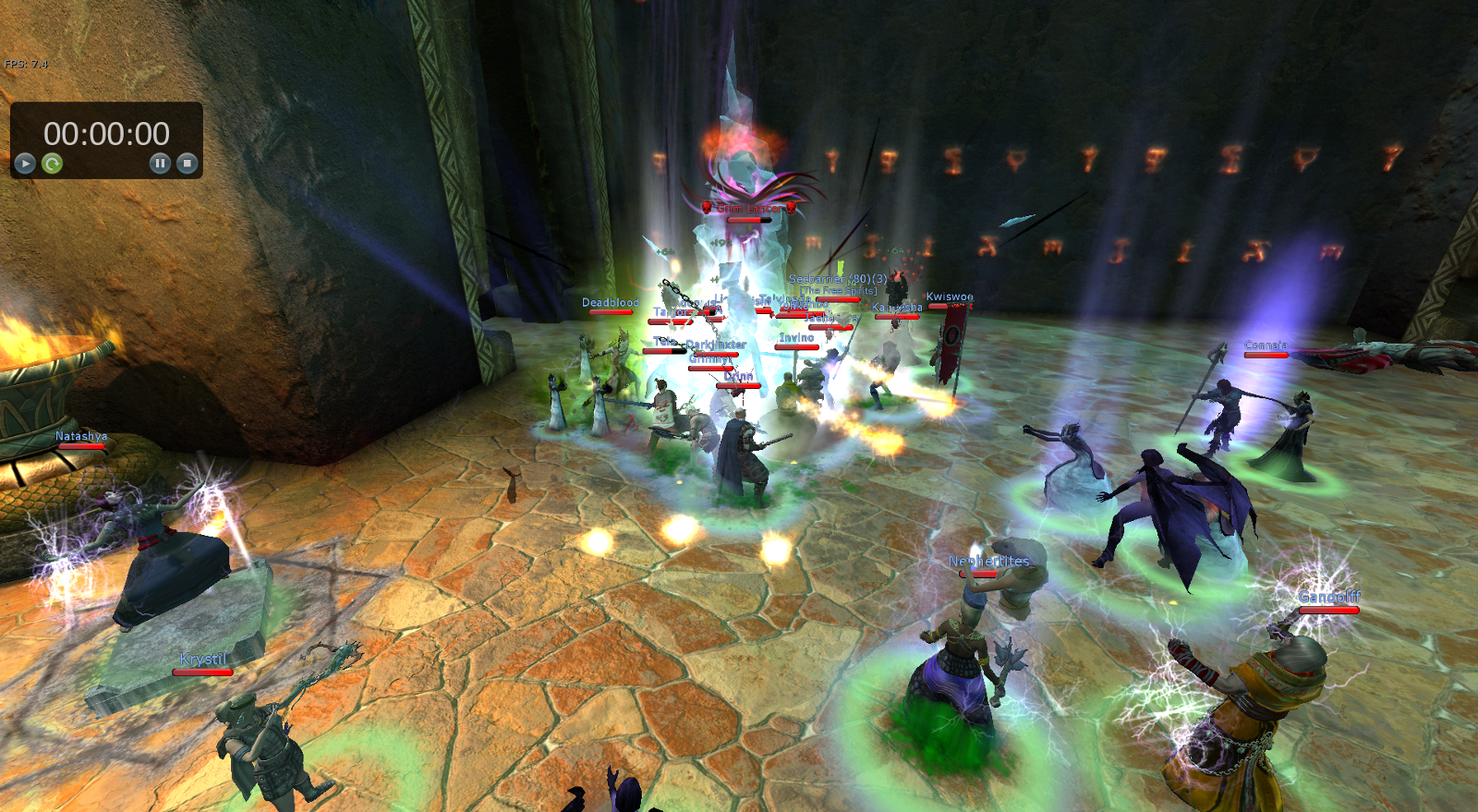
Task: Stop the timer with the square button
Action: click(x=187, y=164)
